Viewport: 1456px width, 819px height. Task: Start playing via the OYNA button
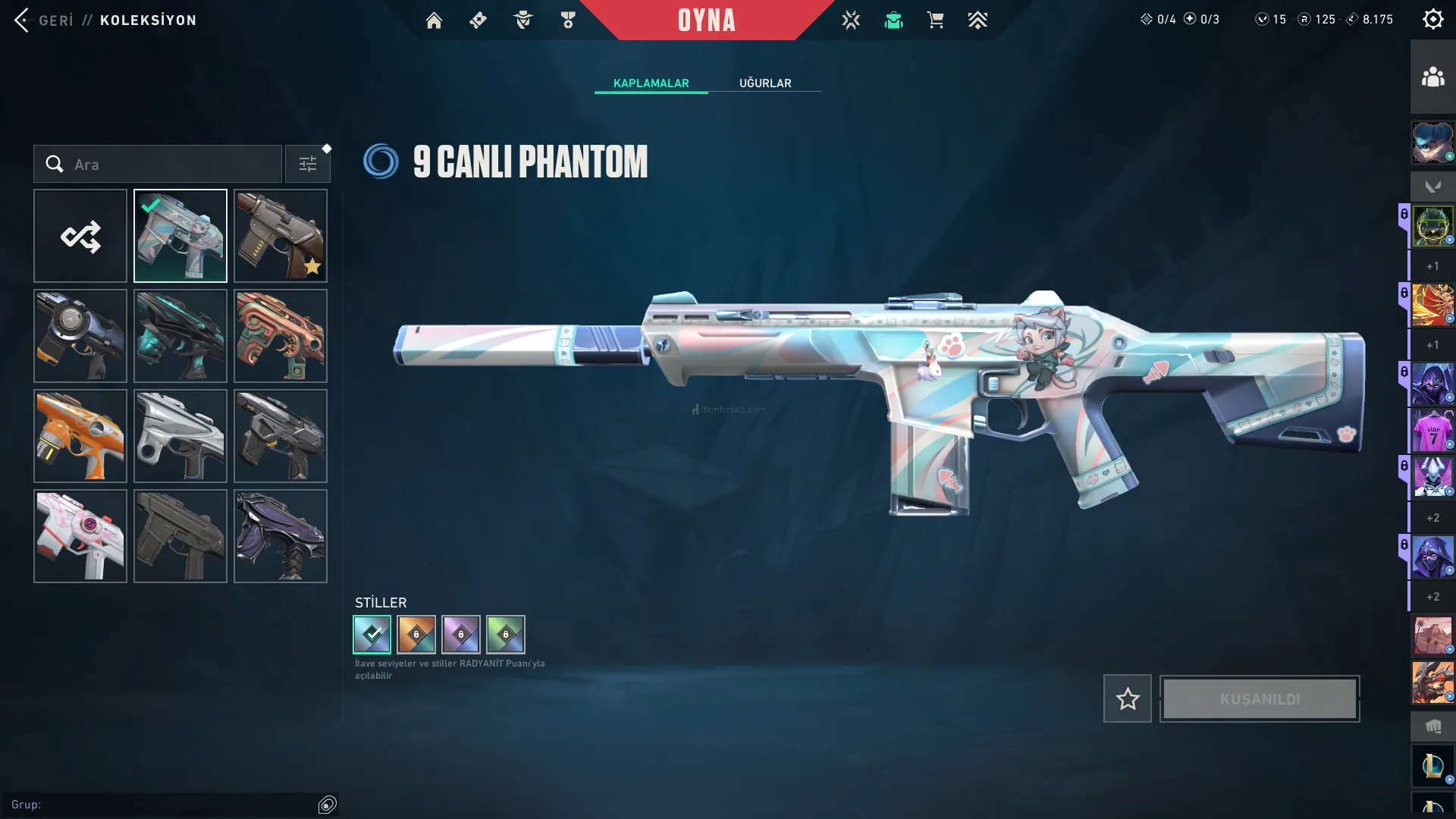706,20
